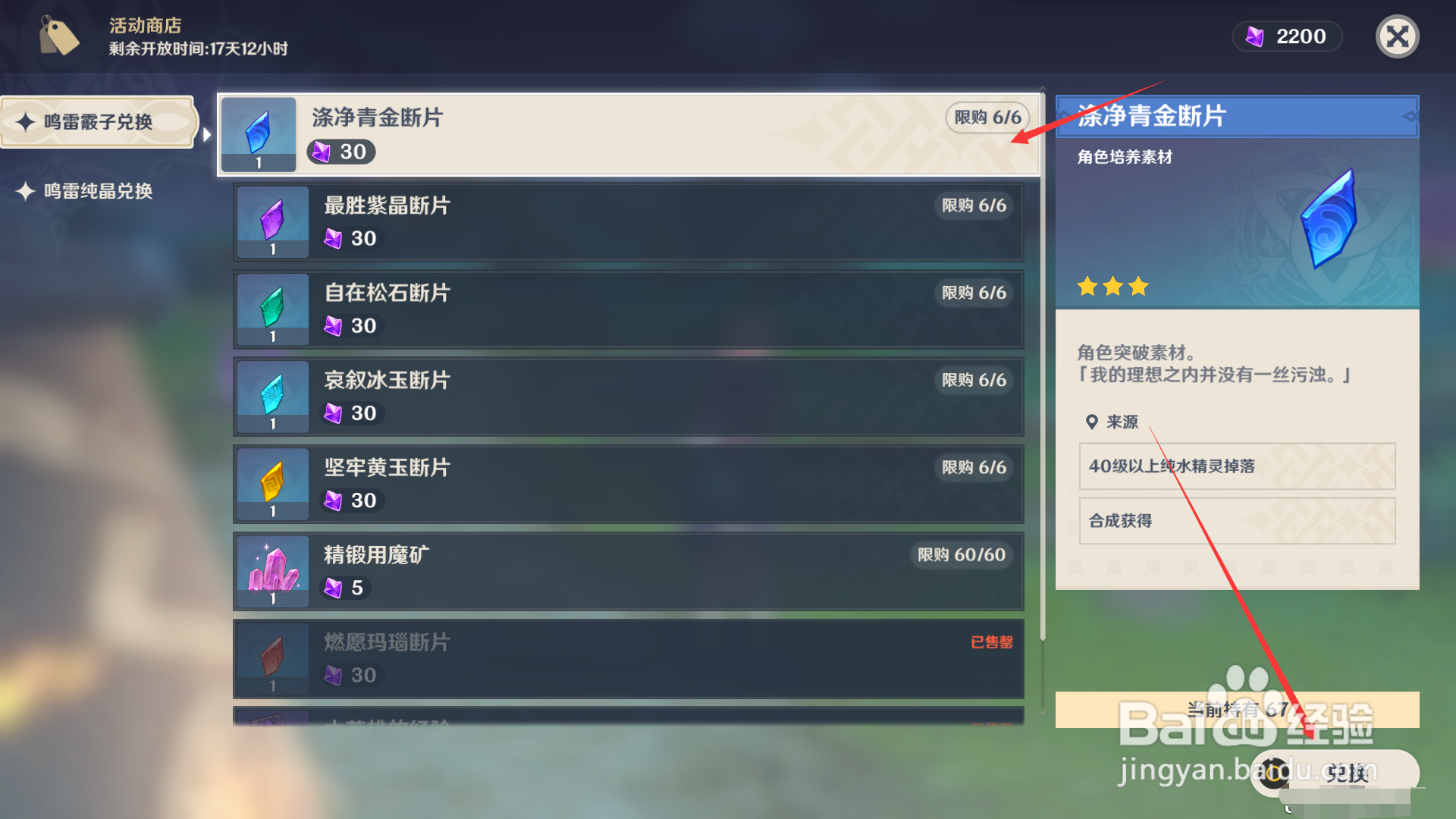1456x819 pixels.
Task: Click the 当前持有 owned count bar
Action: [x=1236, y=710]
